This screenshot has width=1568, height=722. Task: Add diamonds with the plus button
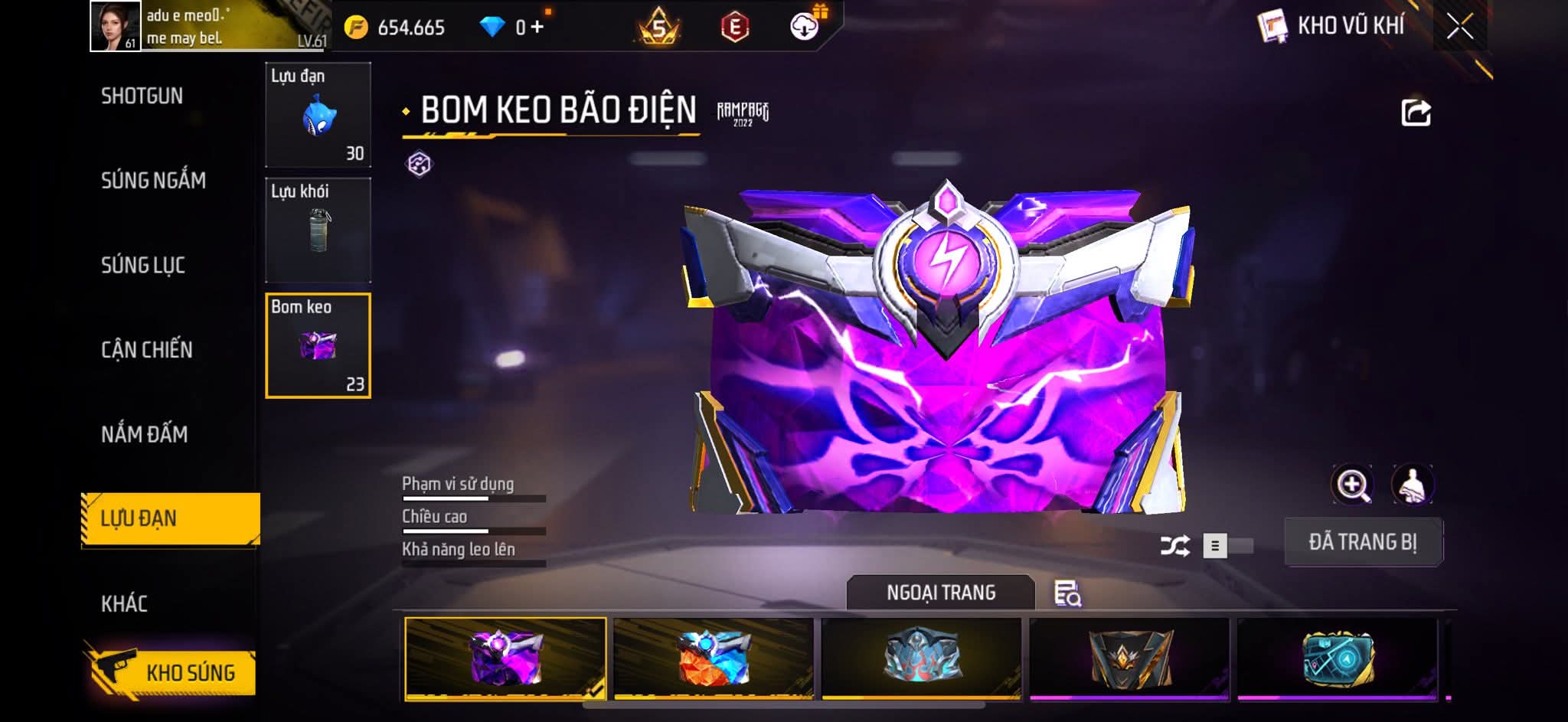[537, 28]
